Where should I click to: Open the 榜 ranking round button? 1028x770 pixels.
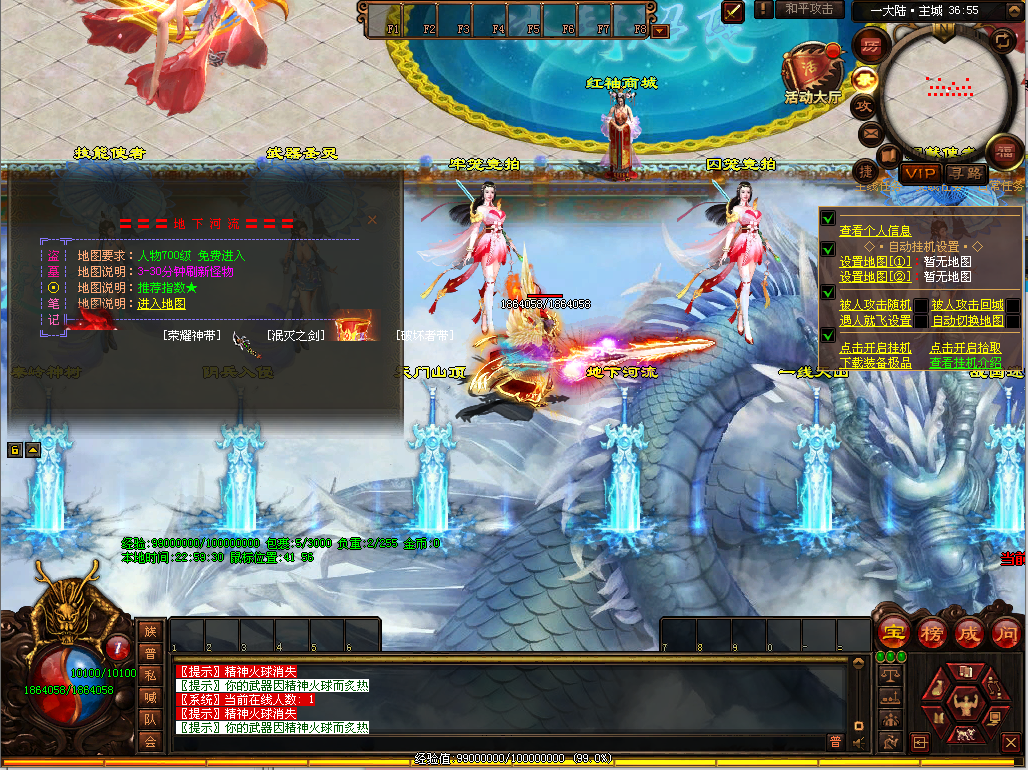coord(930,633)
